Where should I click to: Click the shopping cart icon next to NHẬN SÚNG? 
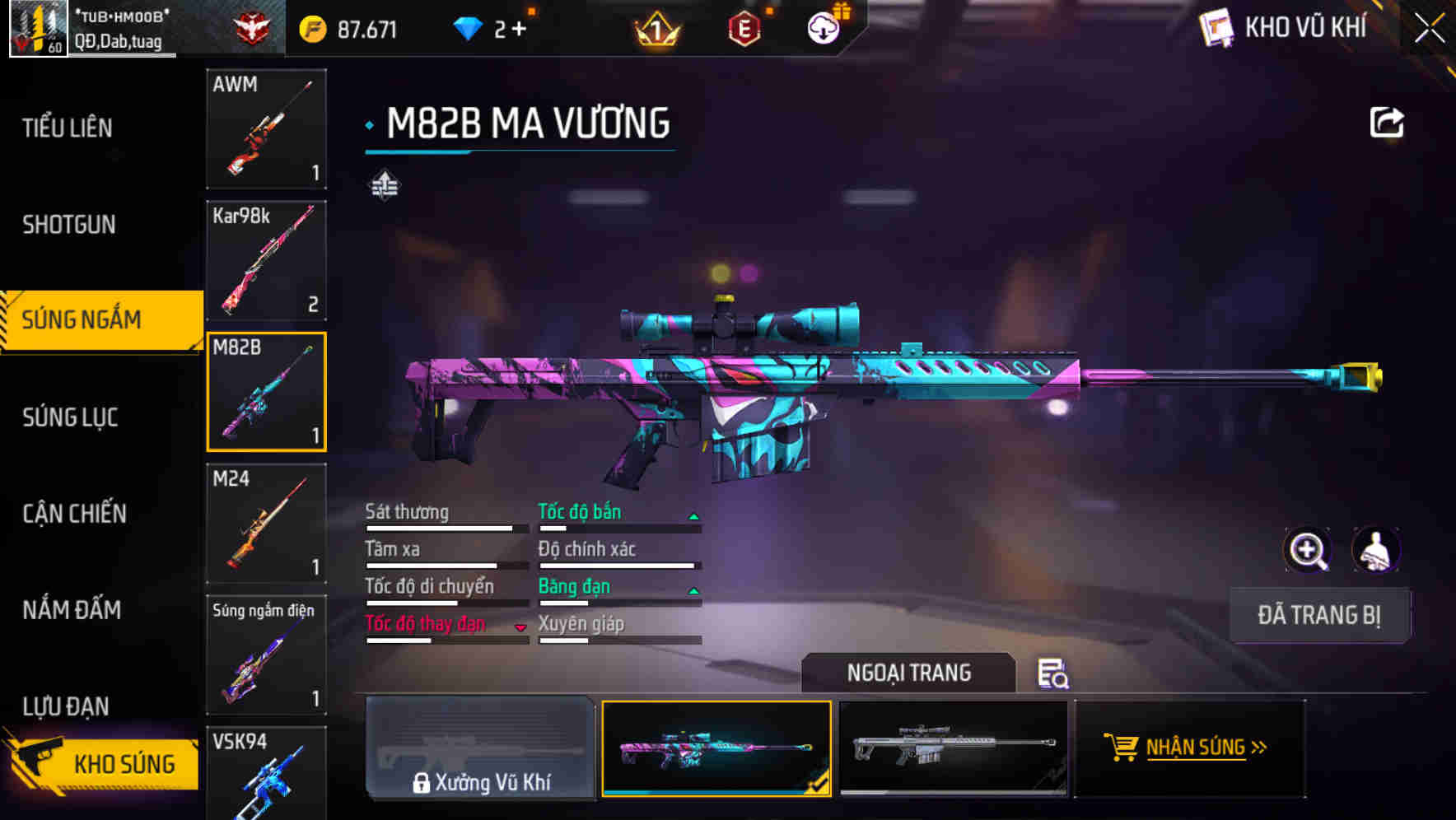coord(1122,748)
